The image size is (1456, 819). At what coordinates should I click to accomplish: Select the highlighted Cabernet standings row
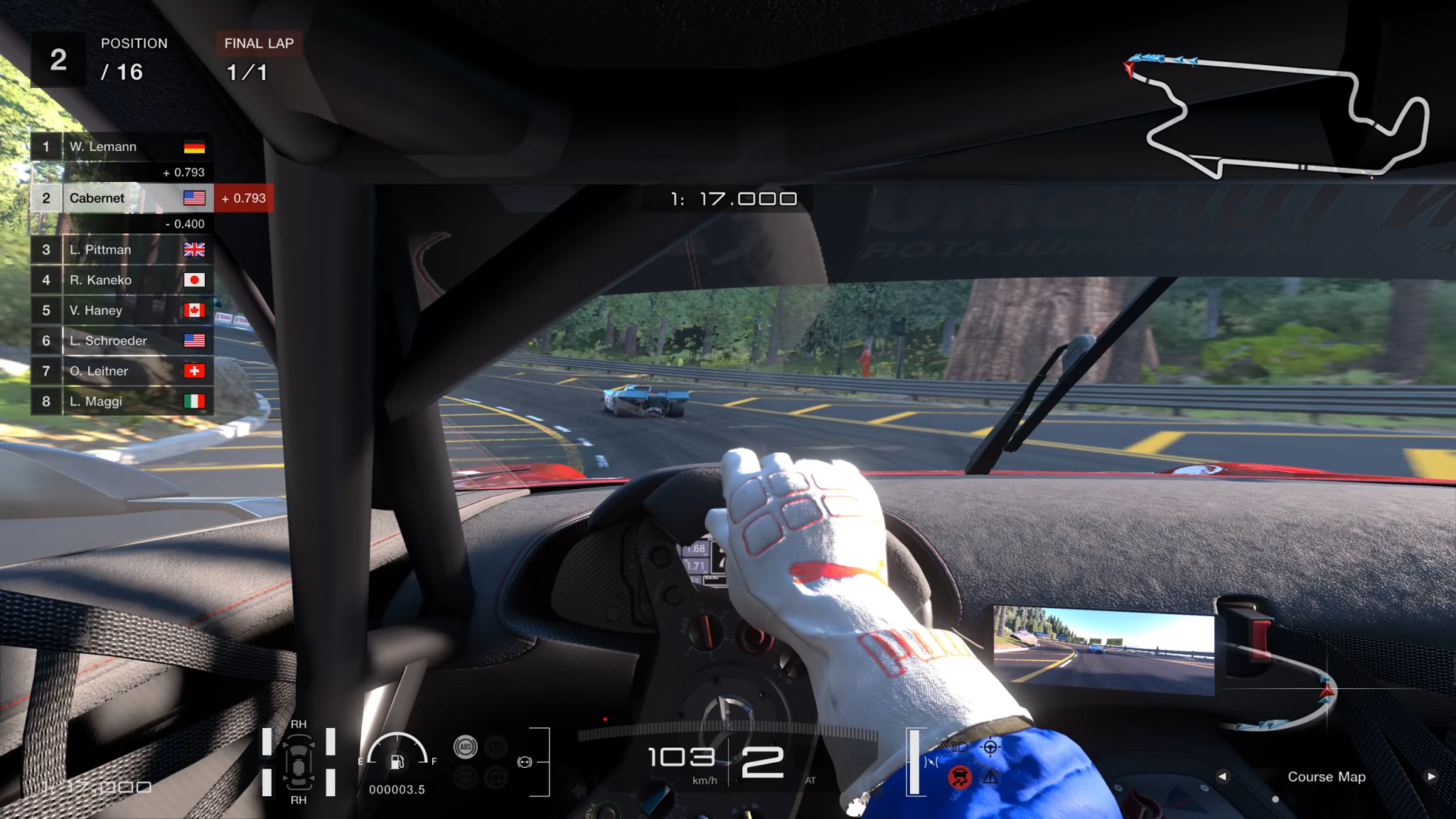click(121, 198)
